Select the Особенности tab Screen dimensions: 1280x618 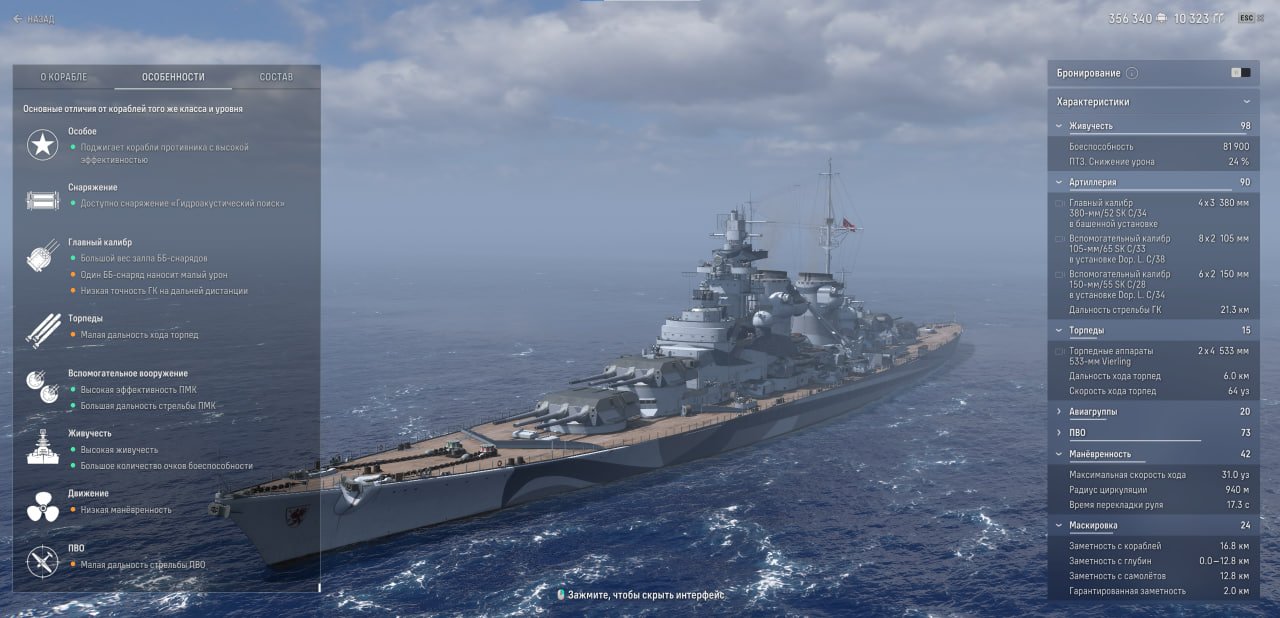tap(173, 77)
